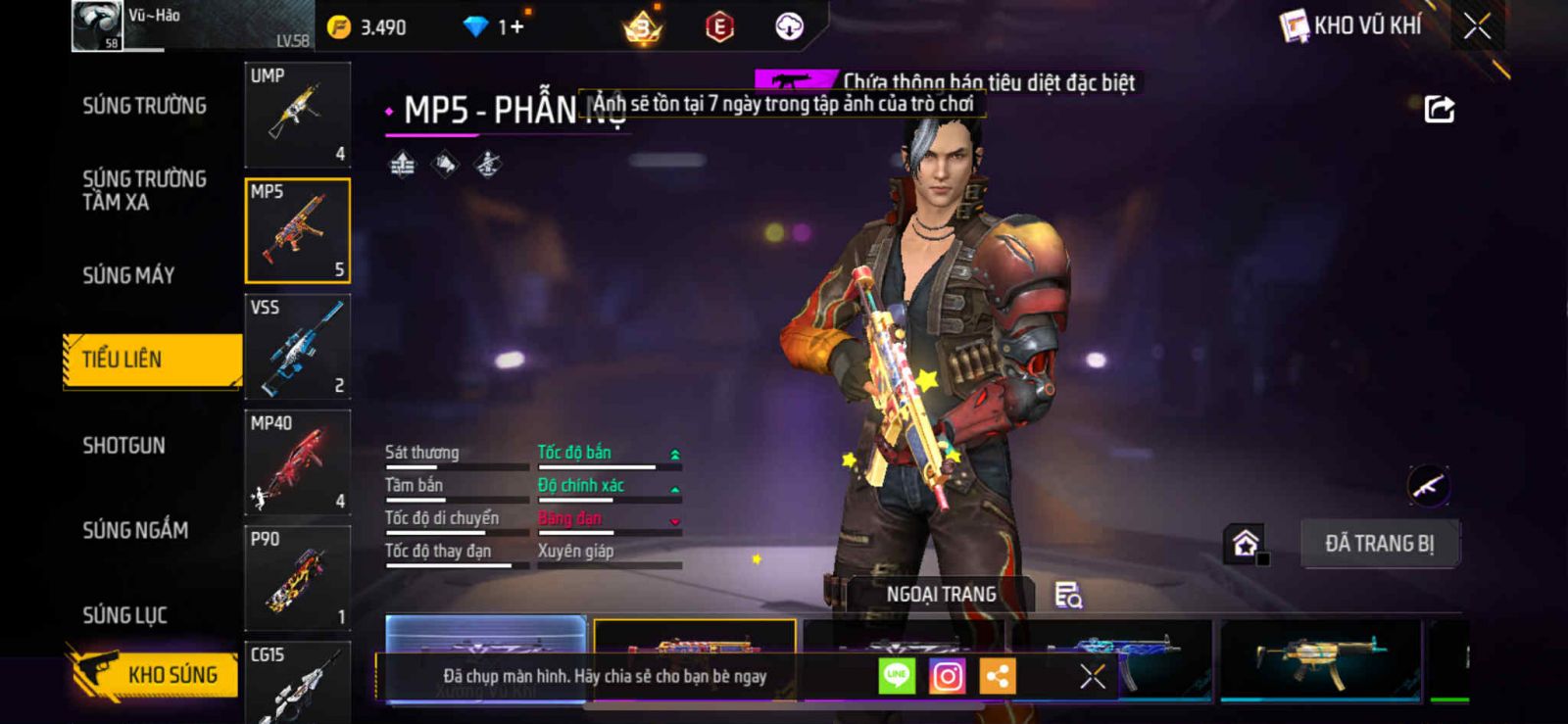Select the MP40 weapon tile
Screen dimensions: 1568x724
point(297,462)
